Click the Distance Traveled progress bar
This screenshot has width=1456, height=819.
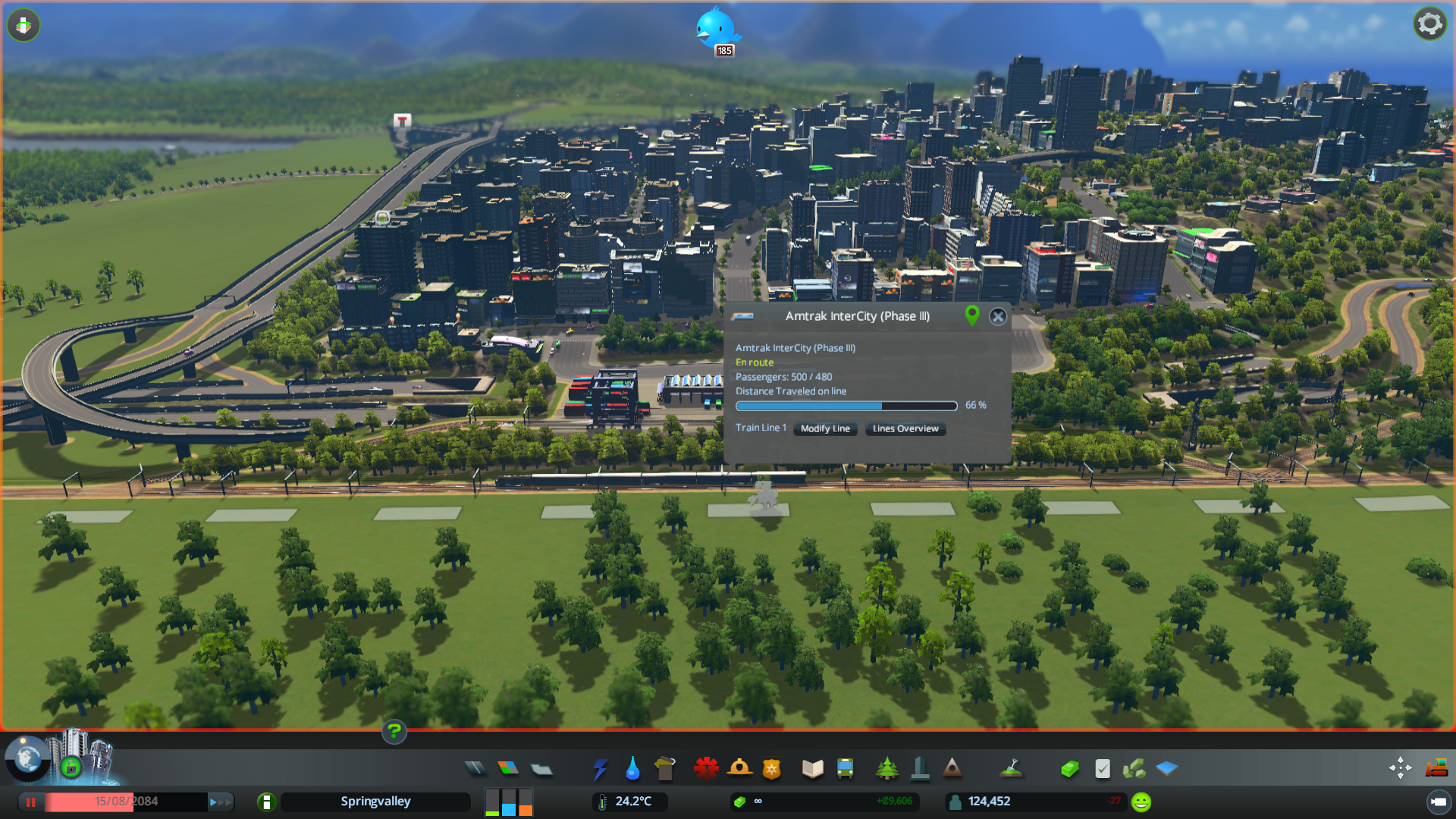(x=846, y=406)
